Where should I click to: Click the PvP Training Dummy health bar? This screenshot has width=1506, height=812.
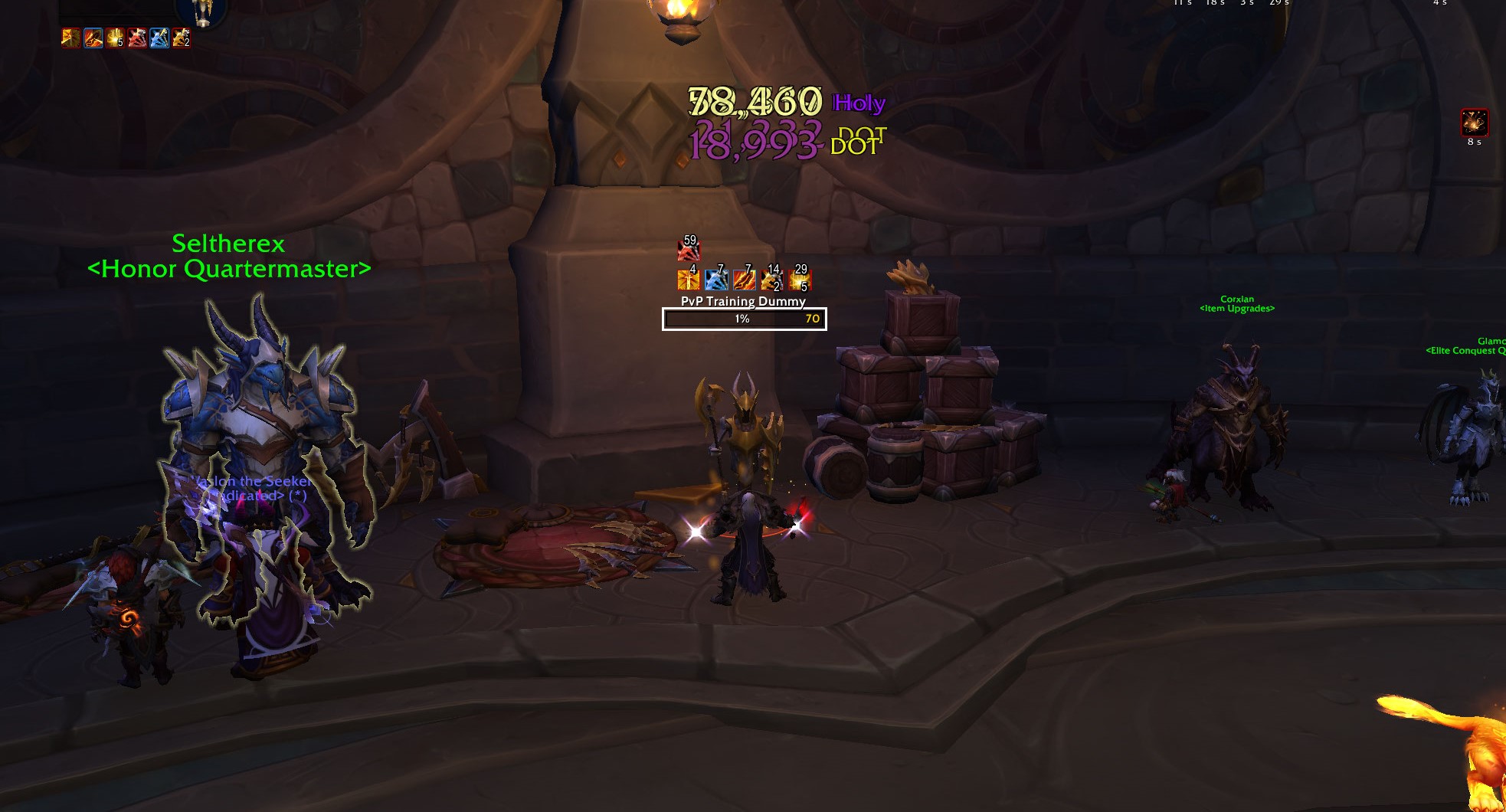pos(742,319)
